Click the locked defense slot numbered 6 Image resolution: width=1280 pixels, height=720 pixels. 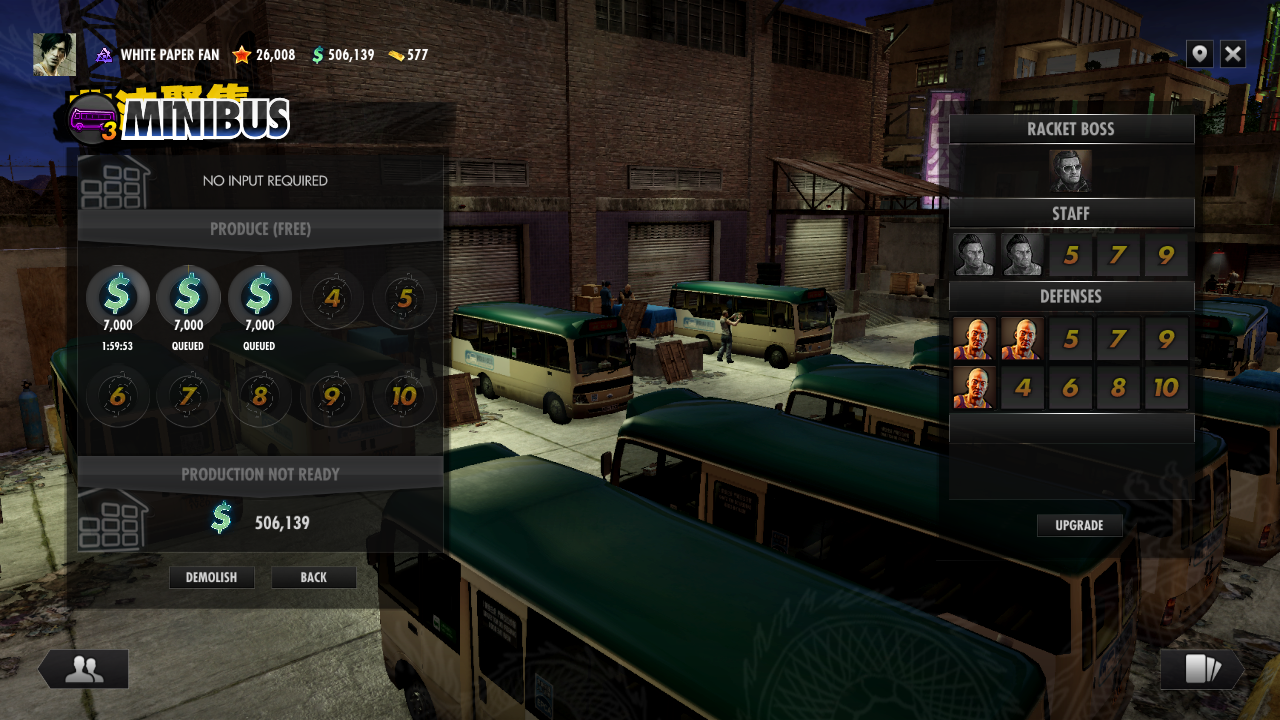tap(1070, 387)
